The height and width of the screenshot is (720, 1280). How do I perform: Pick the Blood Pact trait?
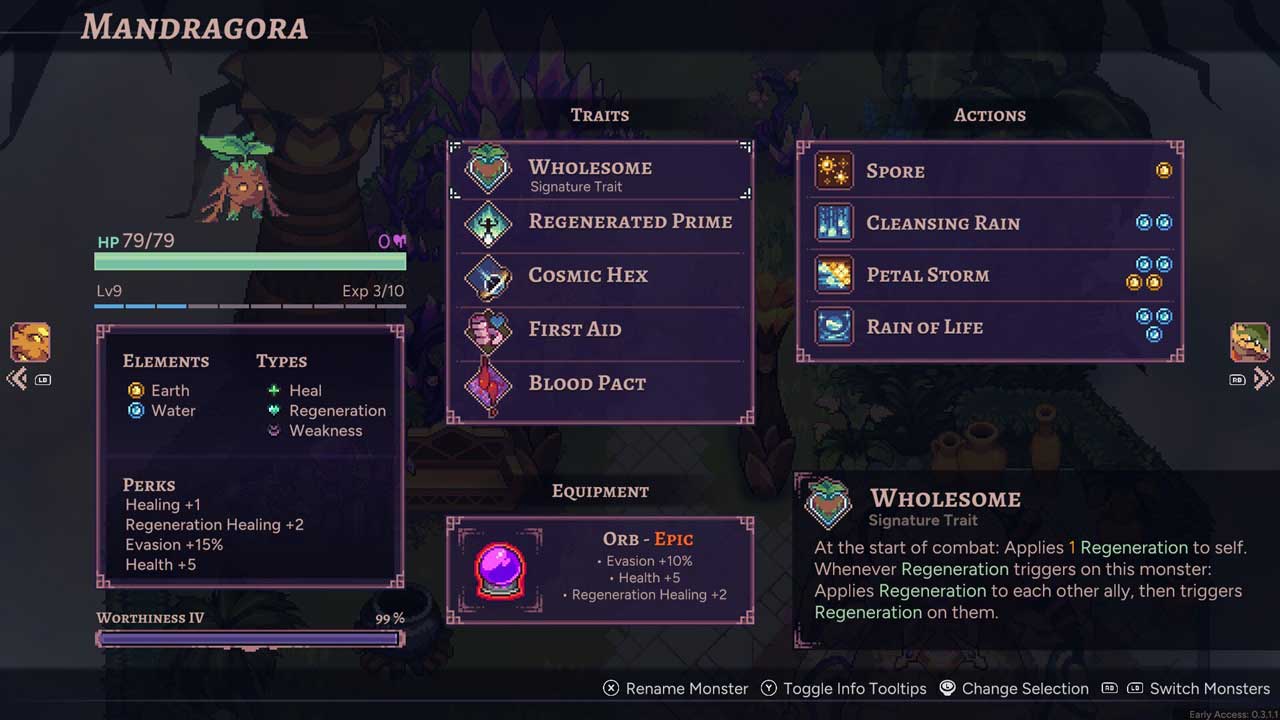pos(600,384)
